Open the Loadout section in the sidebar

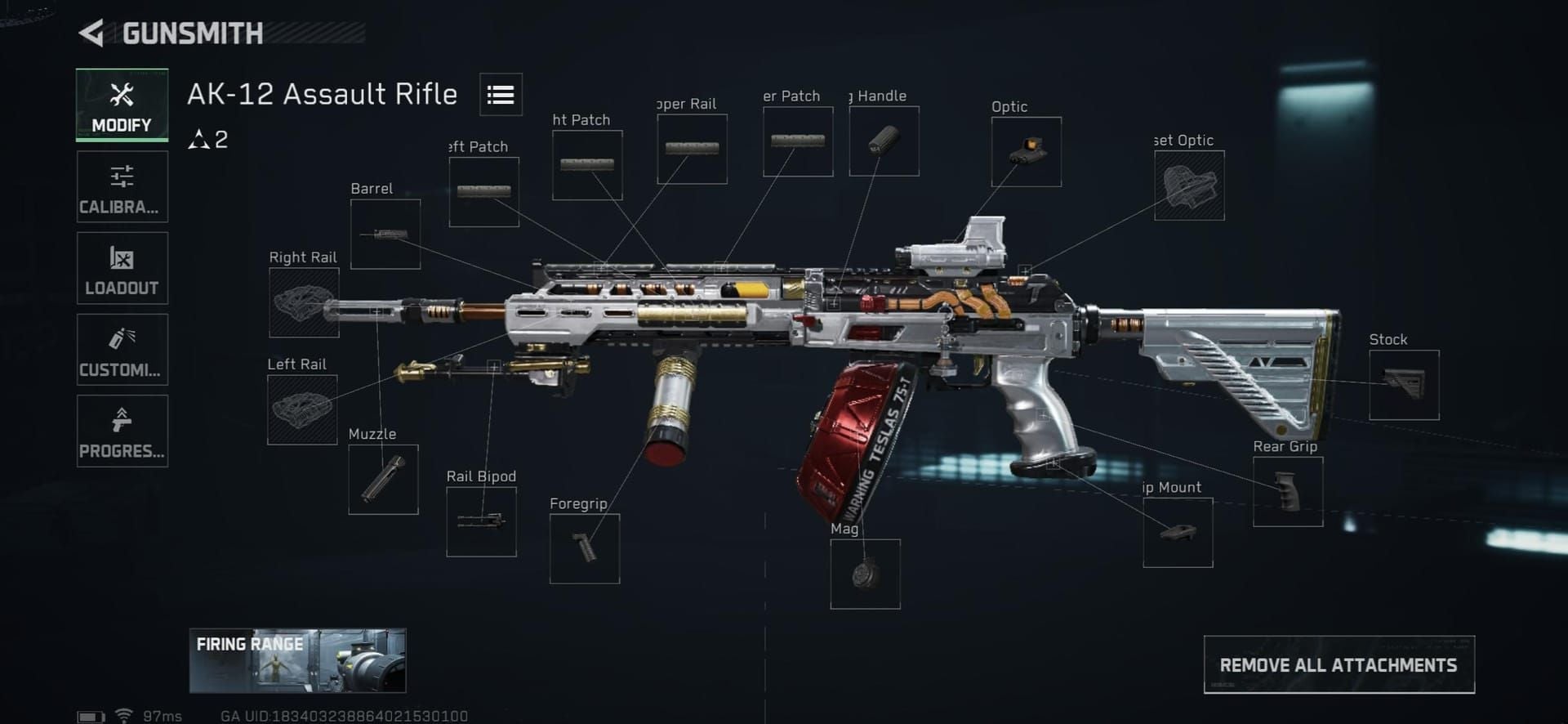tap(121, 268)
